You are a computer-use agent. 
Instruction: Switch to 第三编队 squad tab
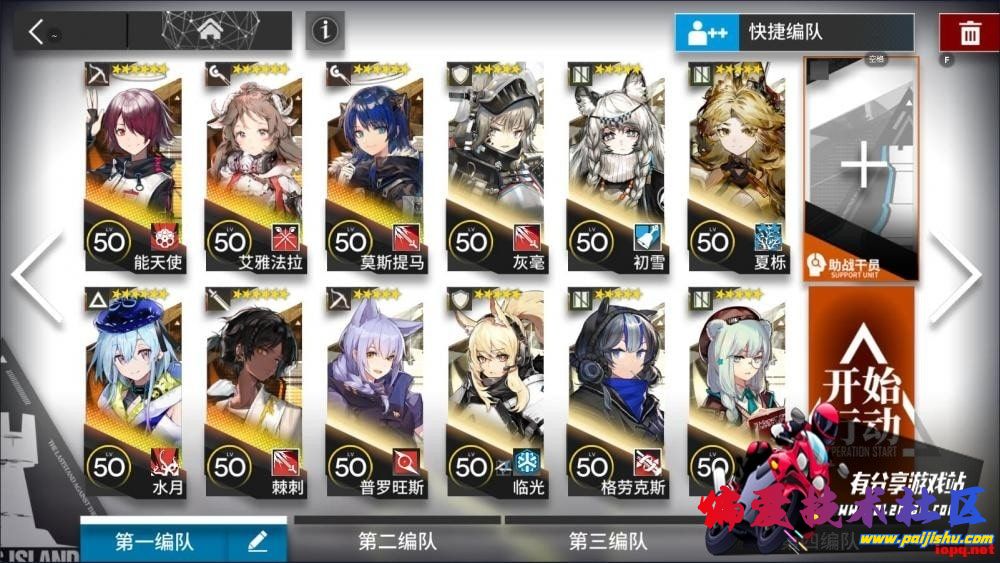coord(608,541)
